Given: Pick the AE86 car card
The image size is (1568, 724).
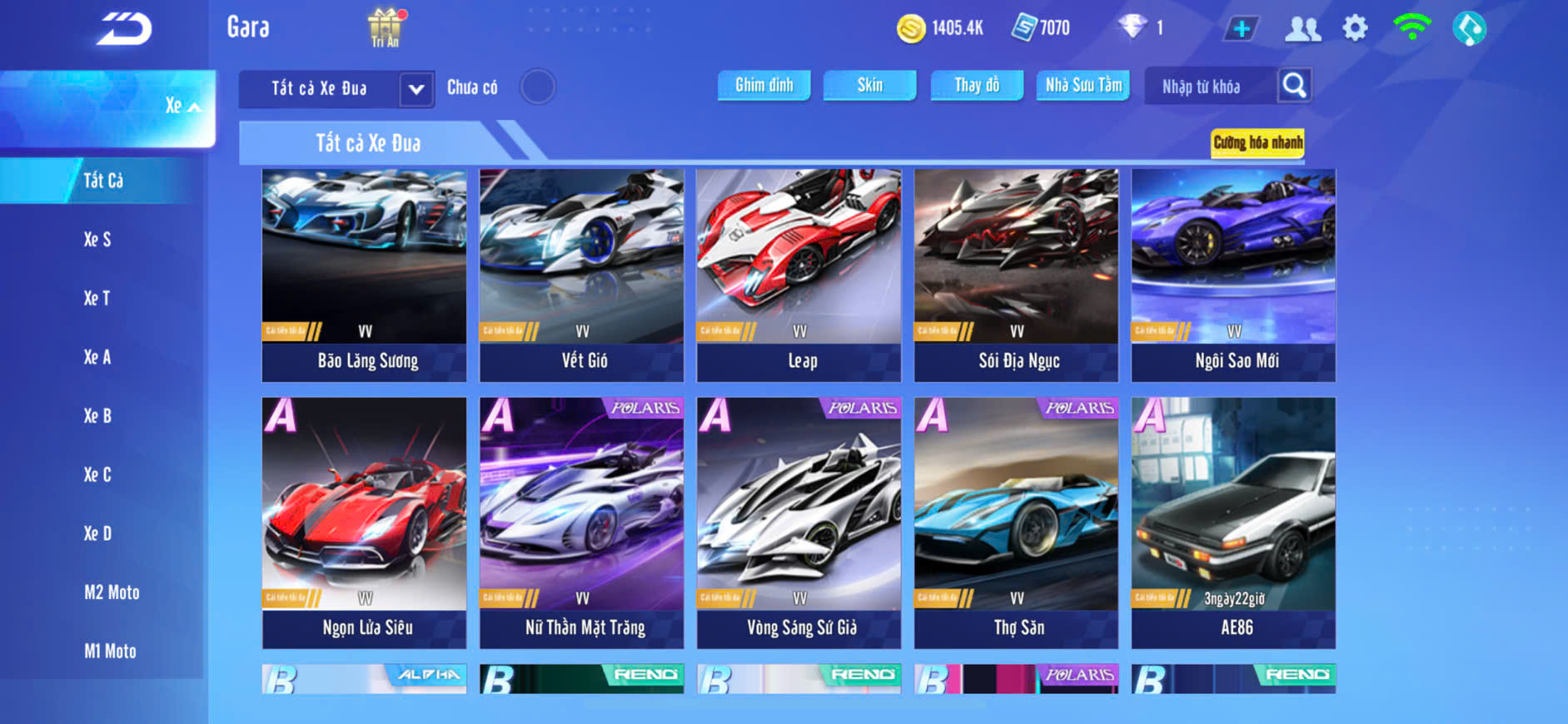Looking at the screenshot, I should pos(1233,522).
